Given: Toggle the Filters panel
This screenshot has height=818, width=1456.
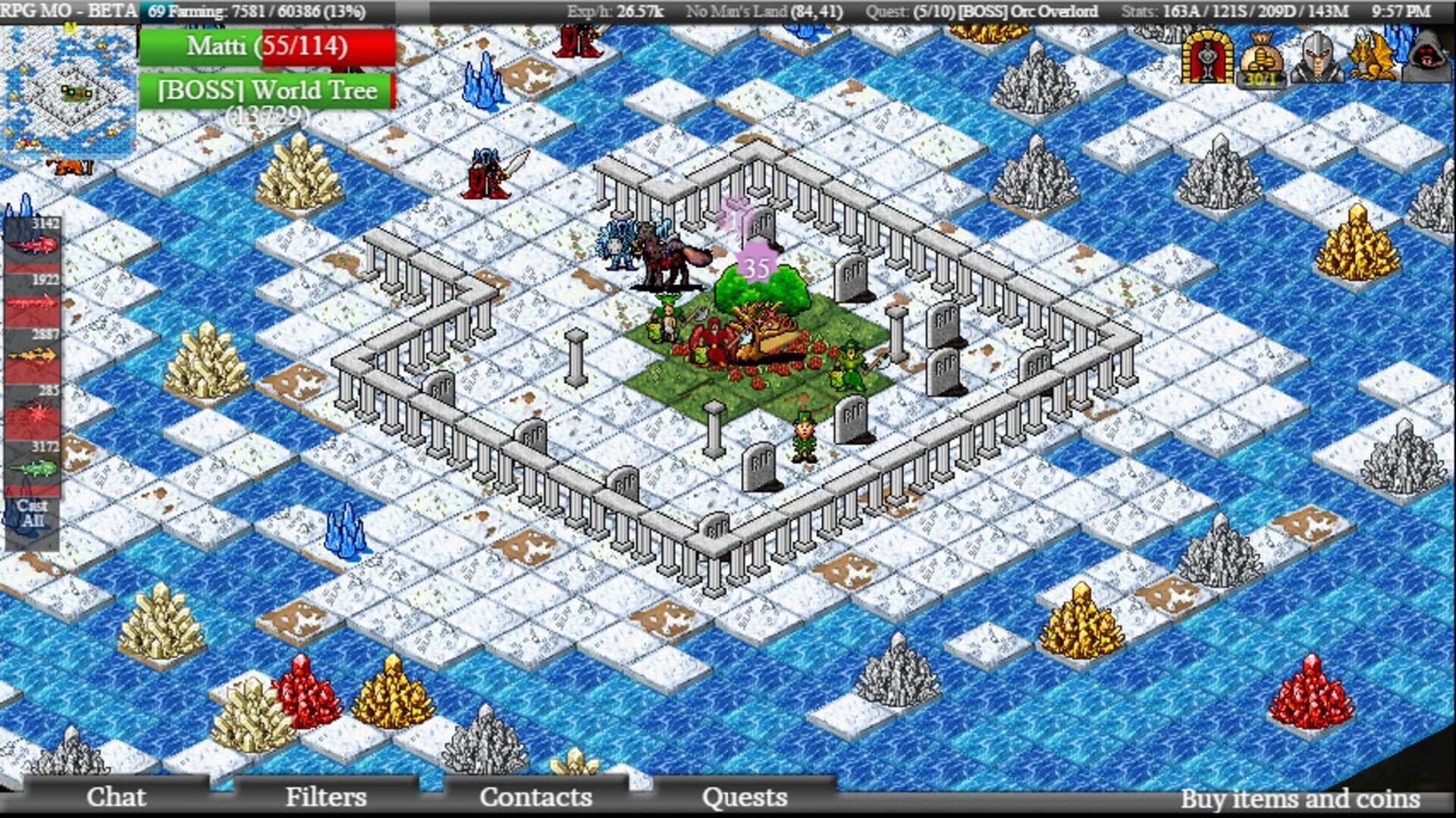Looking at the screenshot, I should tap(325, 798).
